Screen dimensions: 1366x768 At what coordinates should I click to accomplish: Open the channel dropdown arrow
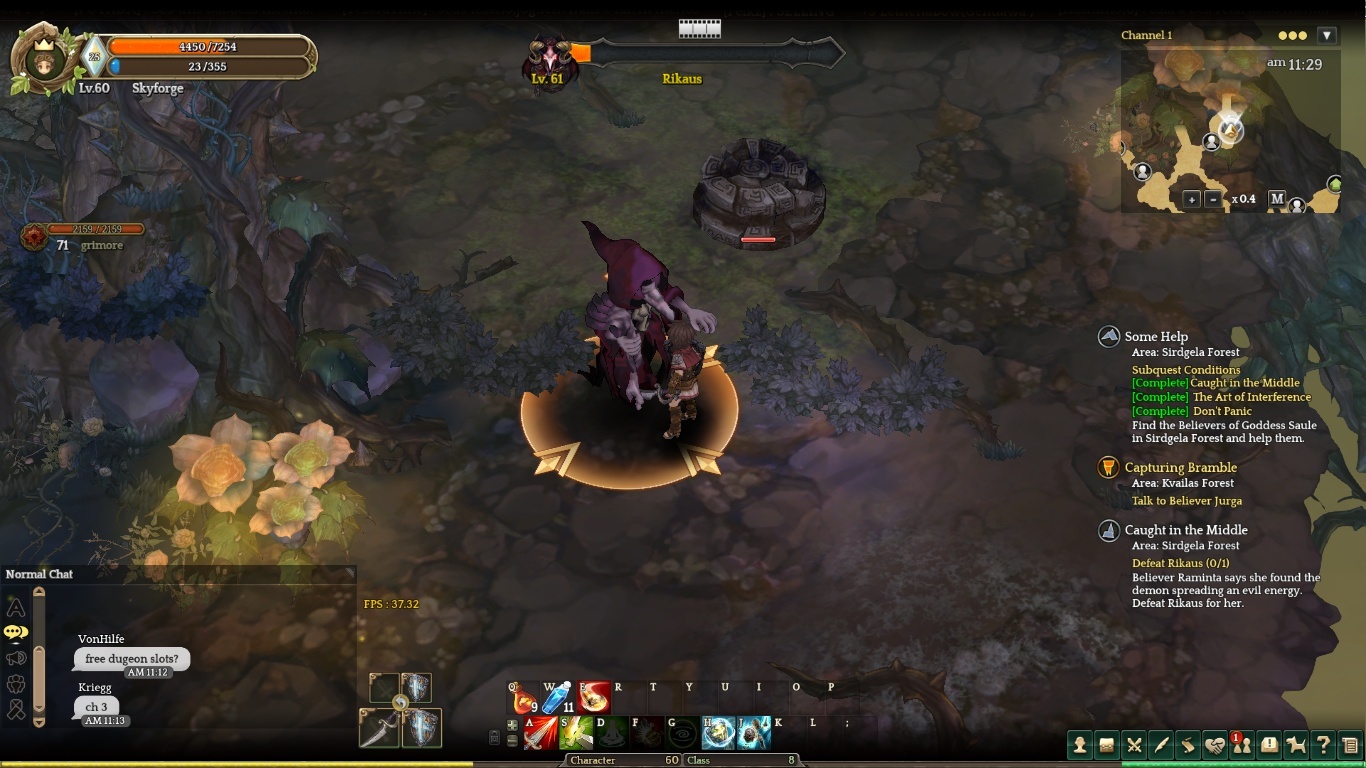pos(1327,35)
